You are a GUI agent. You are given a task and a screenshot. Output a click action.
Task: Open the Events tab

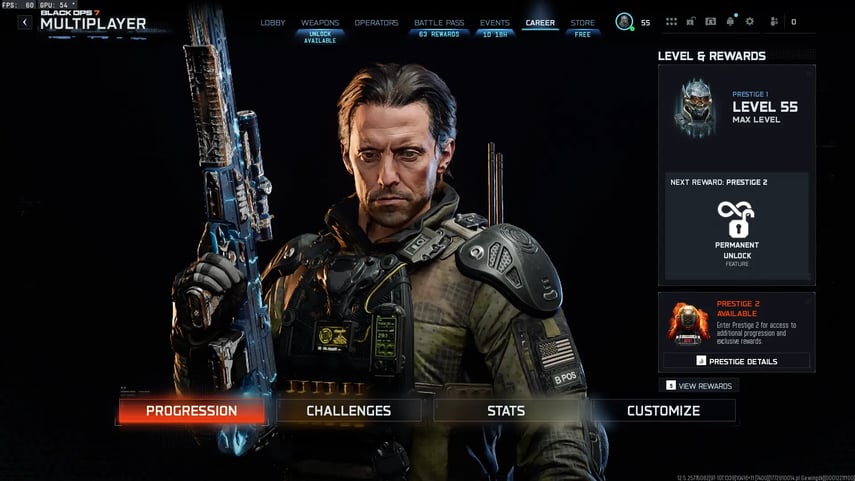(x=494, y=22)
